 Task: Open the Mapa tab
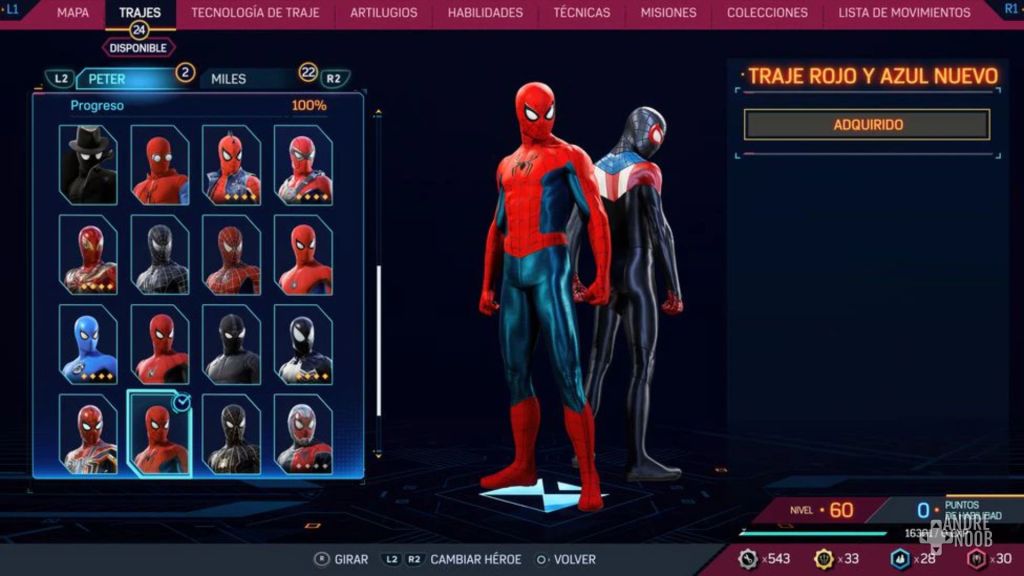(72, 13)
